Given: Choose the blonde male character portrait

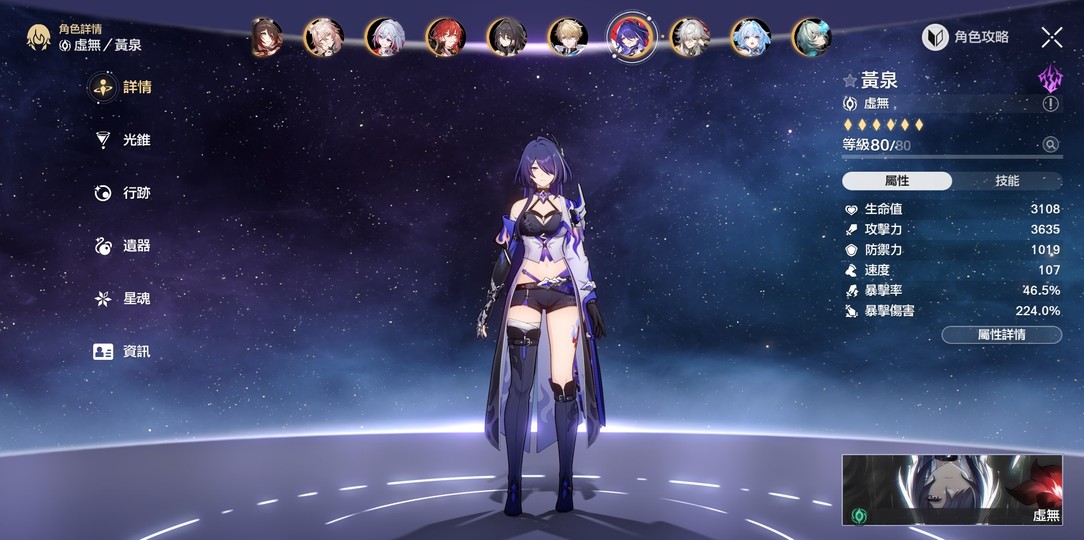Looking at the screenshot, I should click(x=568, y=37).
